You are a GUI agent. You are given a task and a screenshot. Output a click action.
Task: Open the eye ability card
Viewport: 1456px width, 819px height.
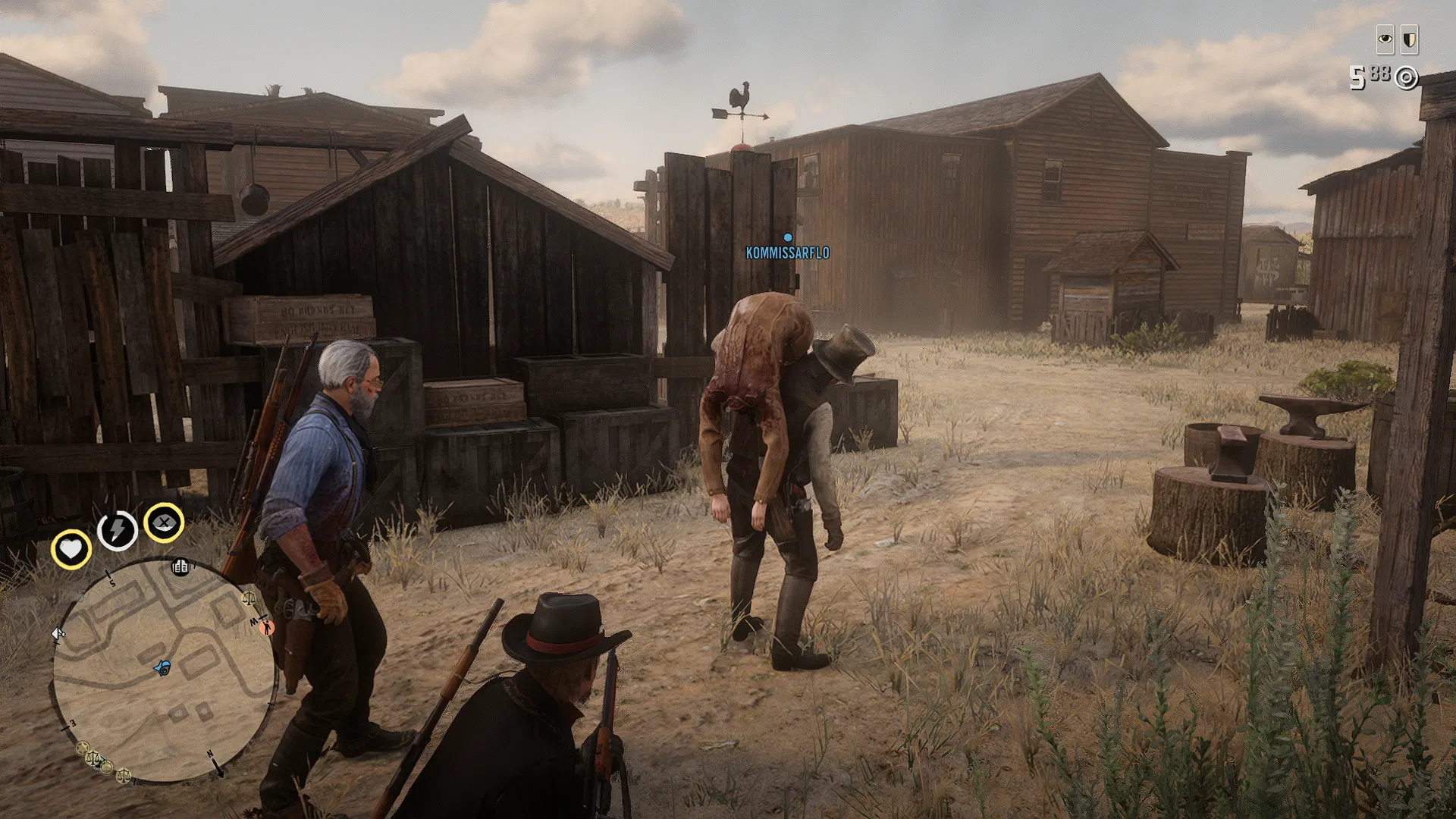[1385, 39]
